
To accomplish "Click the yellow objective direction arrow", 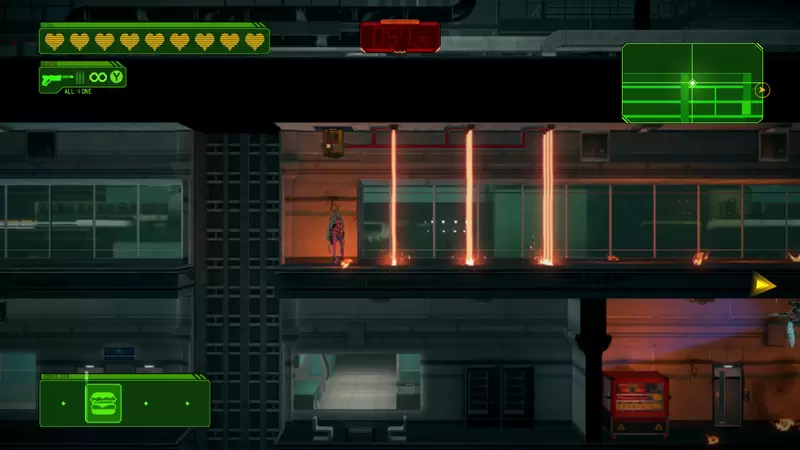I will [764, 284].
